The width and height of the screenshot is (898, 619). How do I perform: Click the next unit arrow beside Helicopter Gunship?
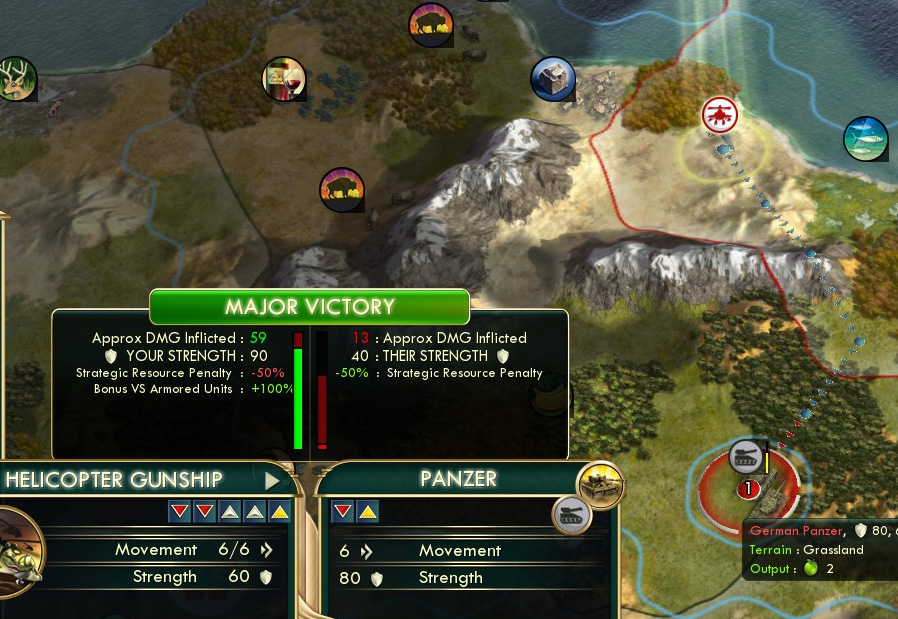pyautogui.click(x=272, y=481)
